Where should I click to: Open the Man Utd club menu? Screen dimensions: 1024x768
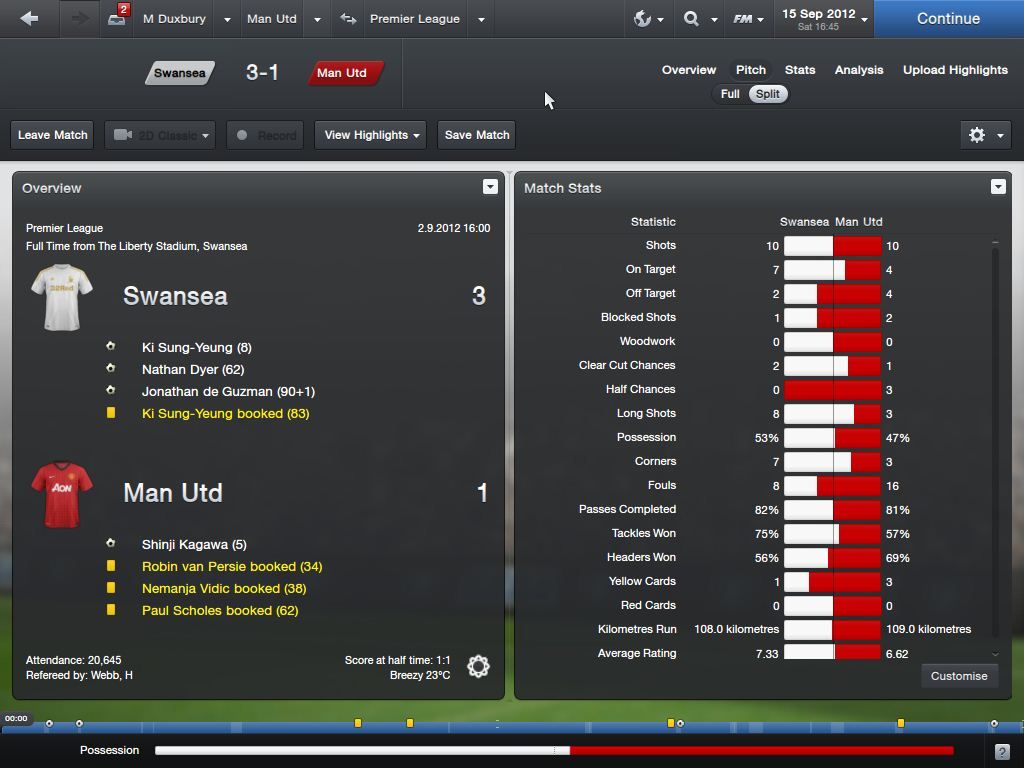point(271,19)
